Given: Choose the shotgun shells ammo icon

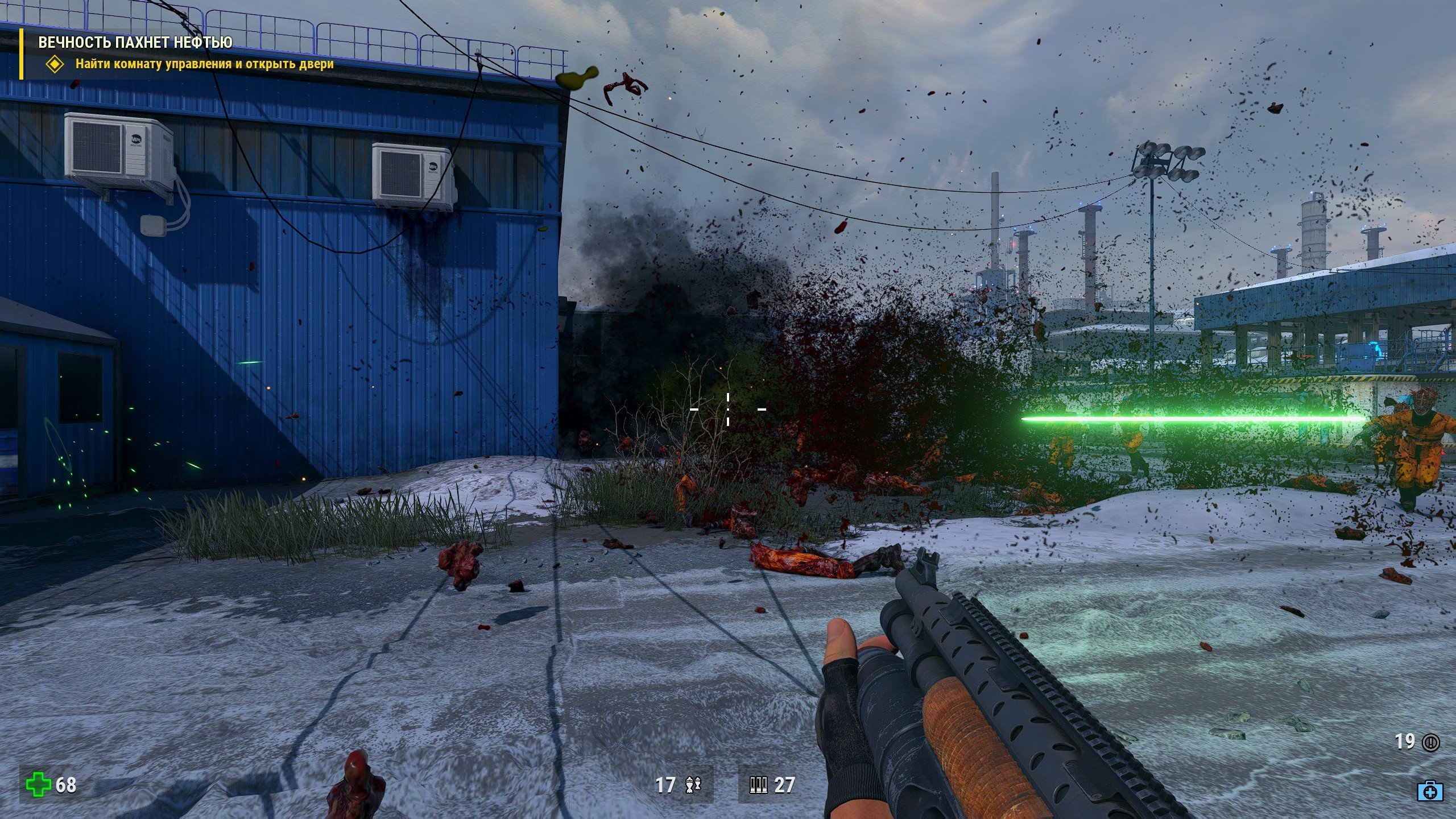Looking at the screenshot, I should (758, 785).
